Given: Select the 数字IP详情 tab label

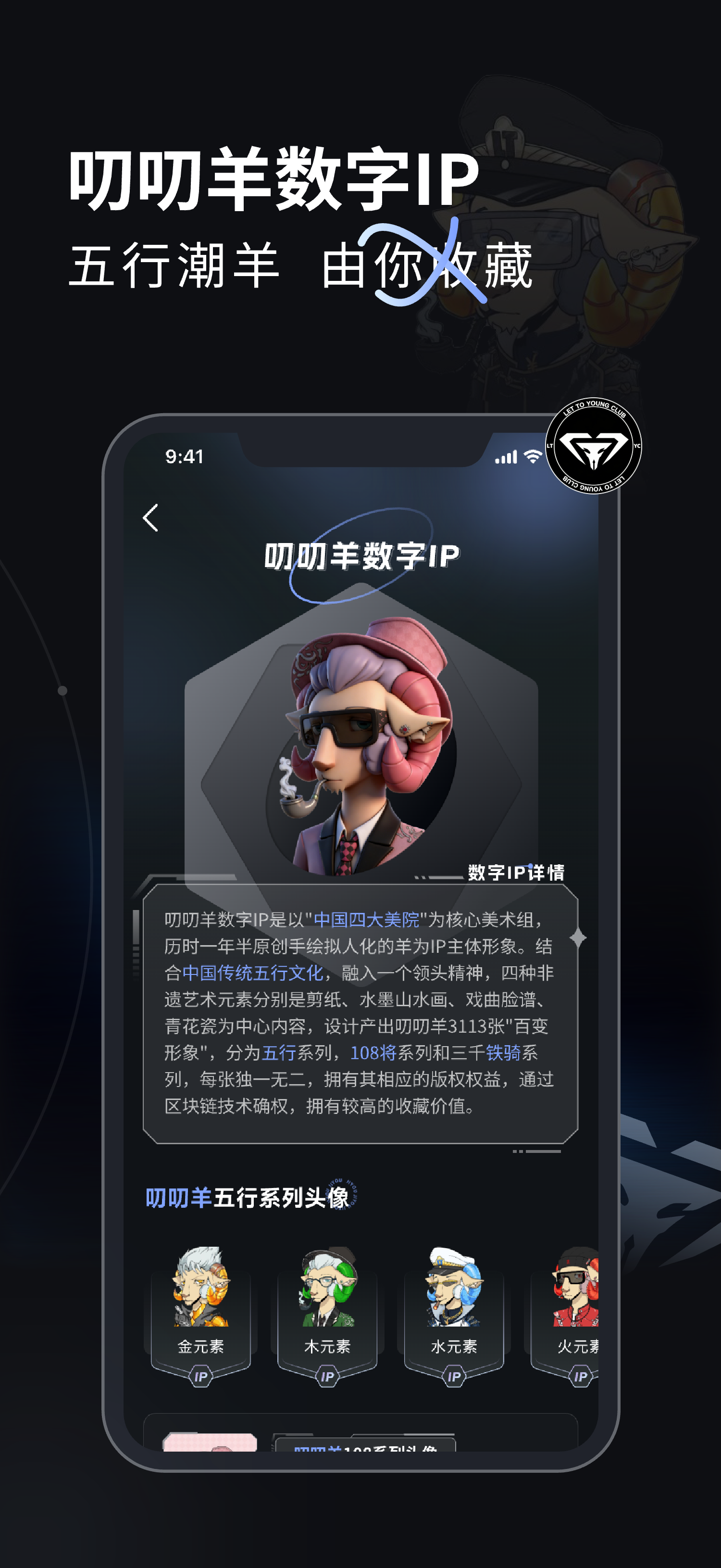Looking at the screenshot, I should coord(517,873).
